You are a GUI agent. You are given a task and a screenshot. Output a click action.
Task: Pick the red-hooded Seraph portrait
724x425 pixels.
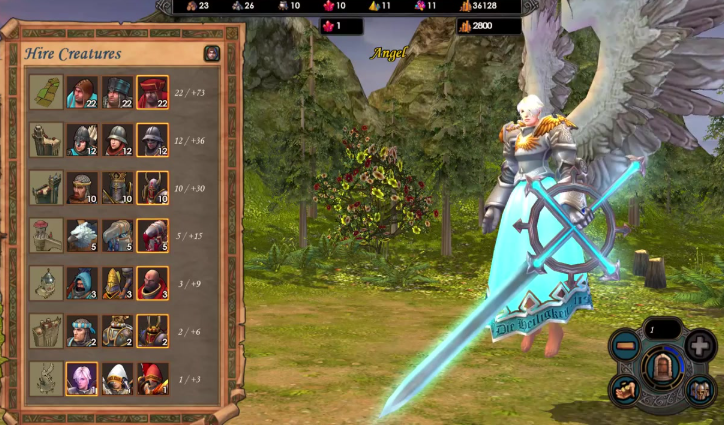tap(152, 378)
